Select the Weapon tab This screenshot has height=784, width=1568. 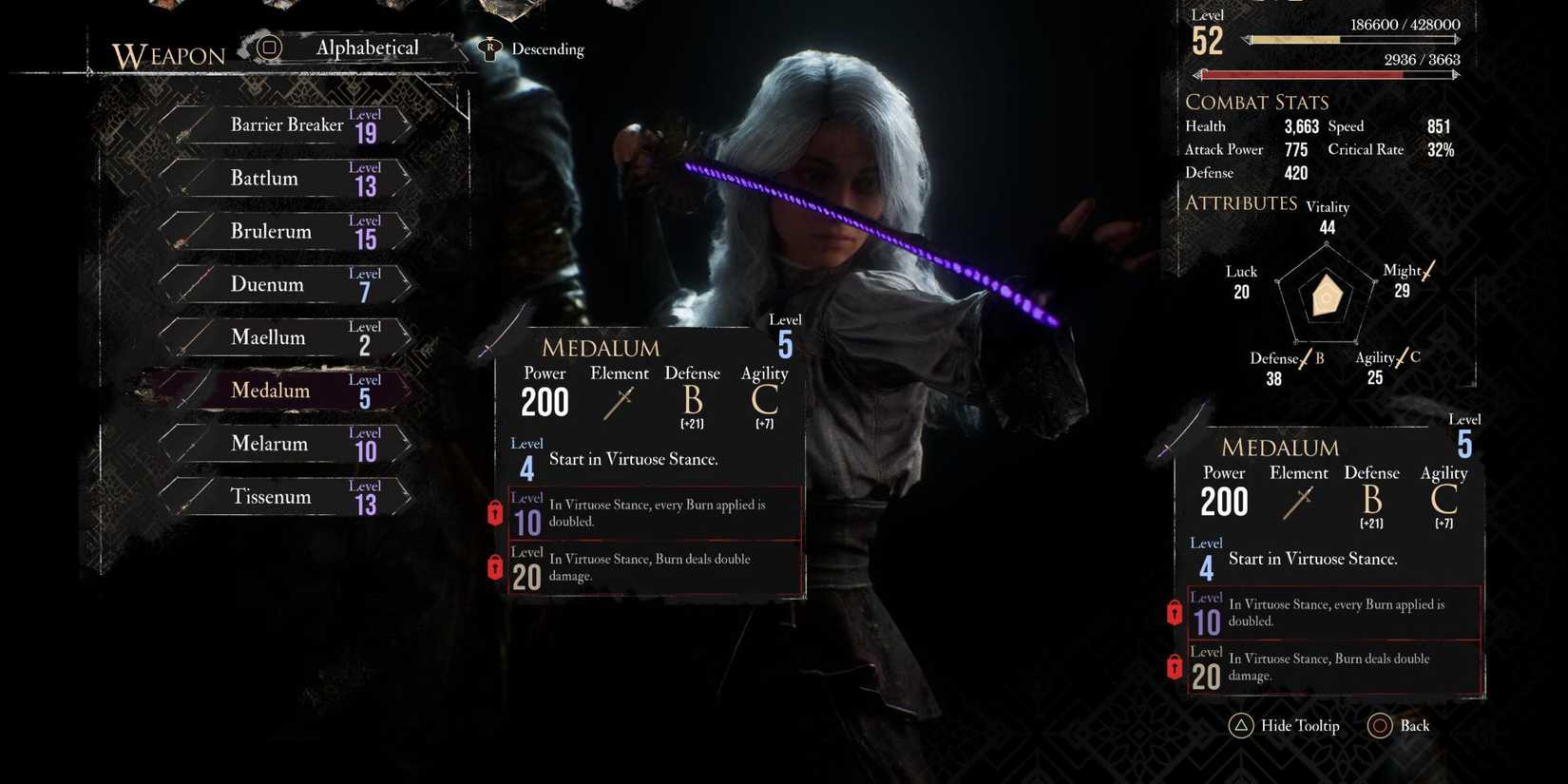tap(167, 55)
